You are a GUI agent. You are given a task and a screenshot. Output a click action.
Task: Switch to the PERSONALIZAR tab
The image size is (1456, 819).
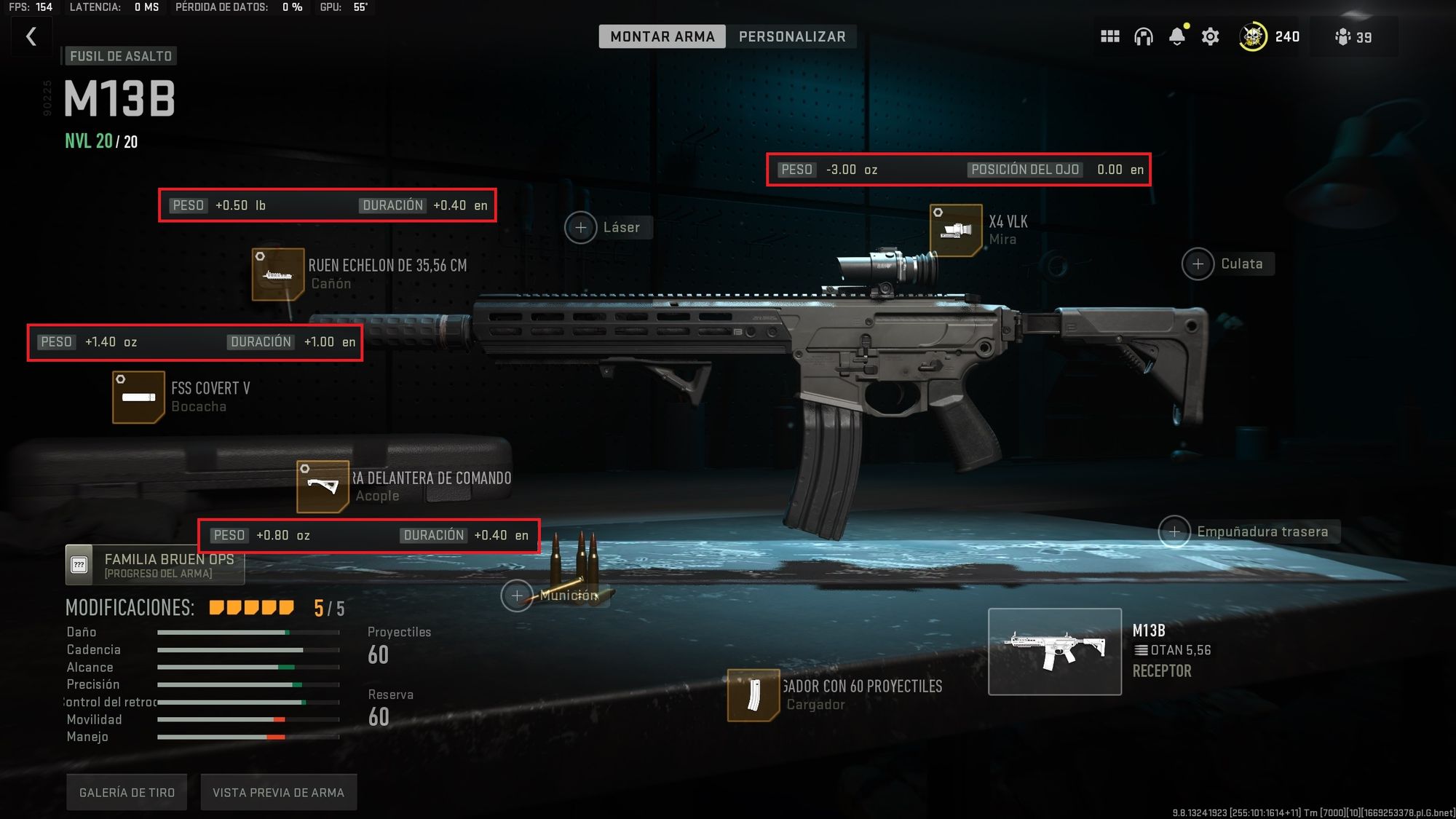pos(793,36)
